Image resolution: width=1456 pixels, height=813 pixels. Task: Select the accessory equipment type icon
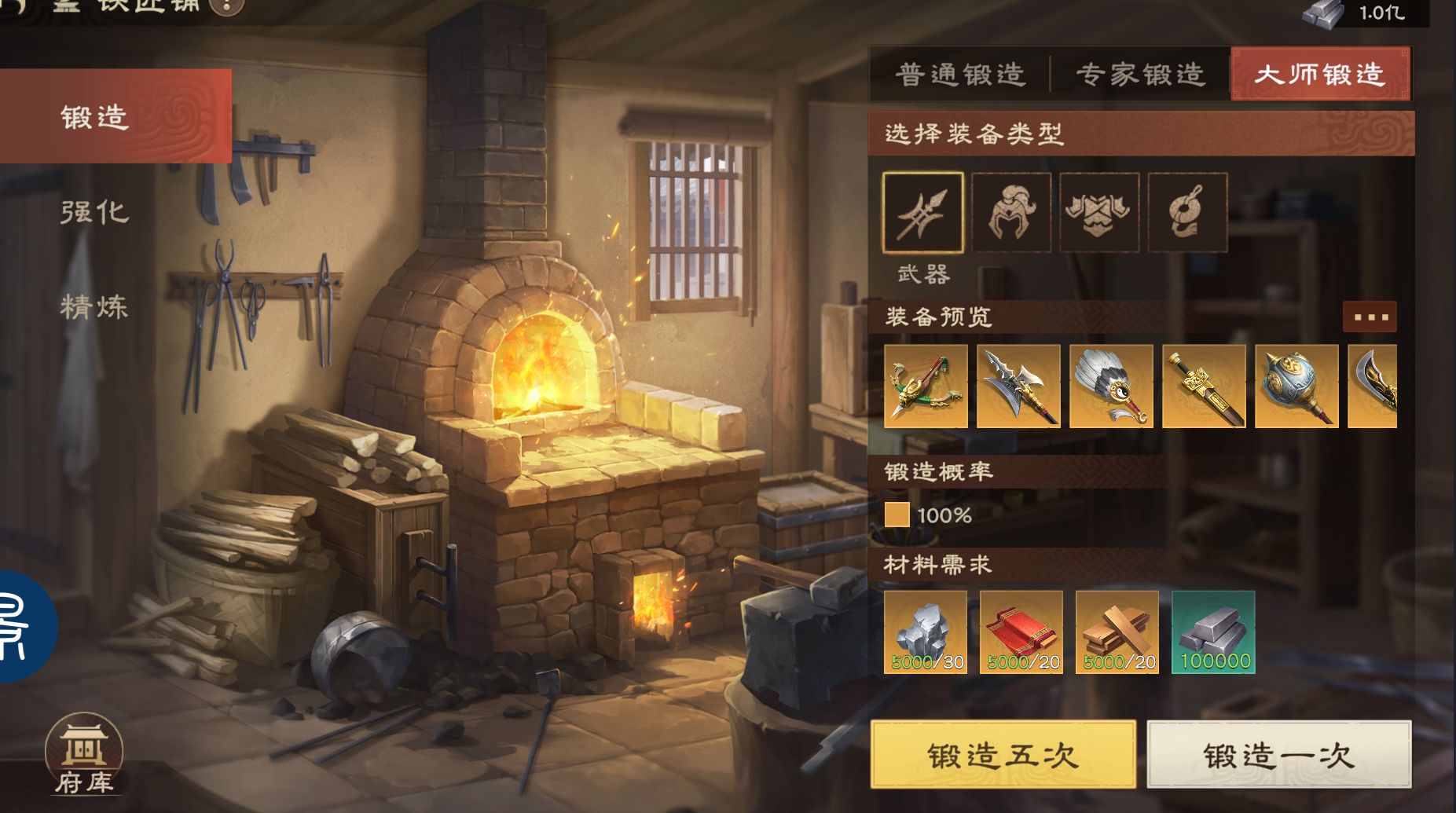(x=1188, y=212)
